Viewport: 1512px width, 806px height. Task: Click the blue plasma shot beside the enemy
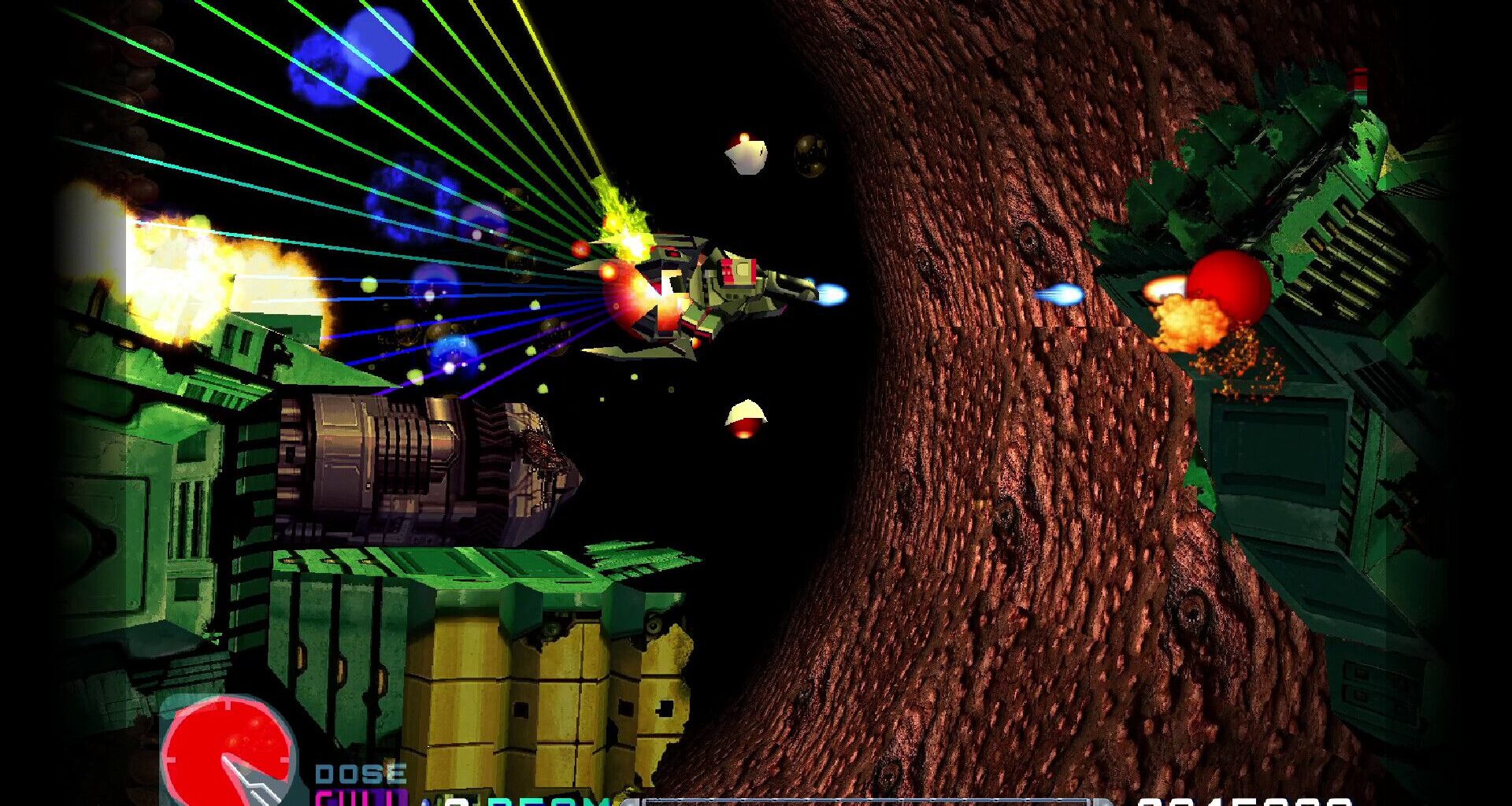1063,293
